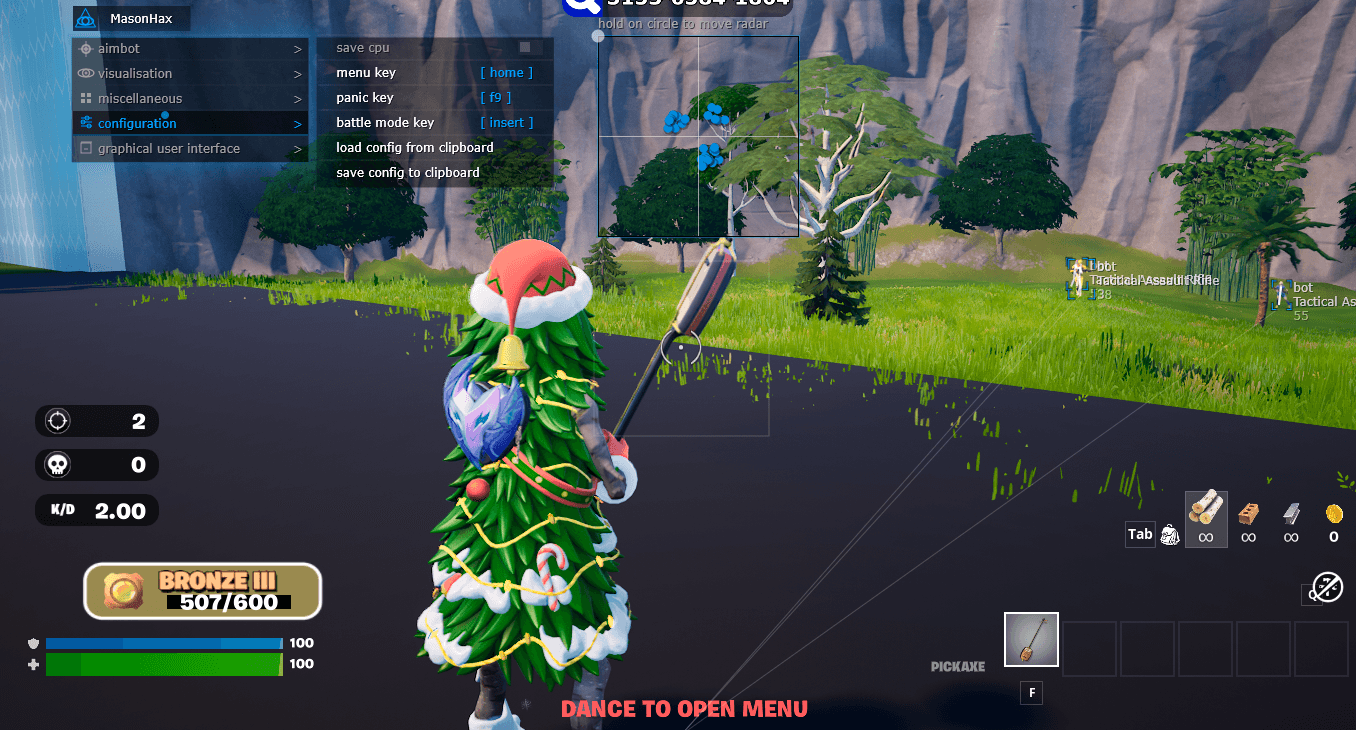Select the crosshair icon beside aimbot
Viewport: 1356px width, 730px height.
[x=87, y=48]
